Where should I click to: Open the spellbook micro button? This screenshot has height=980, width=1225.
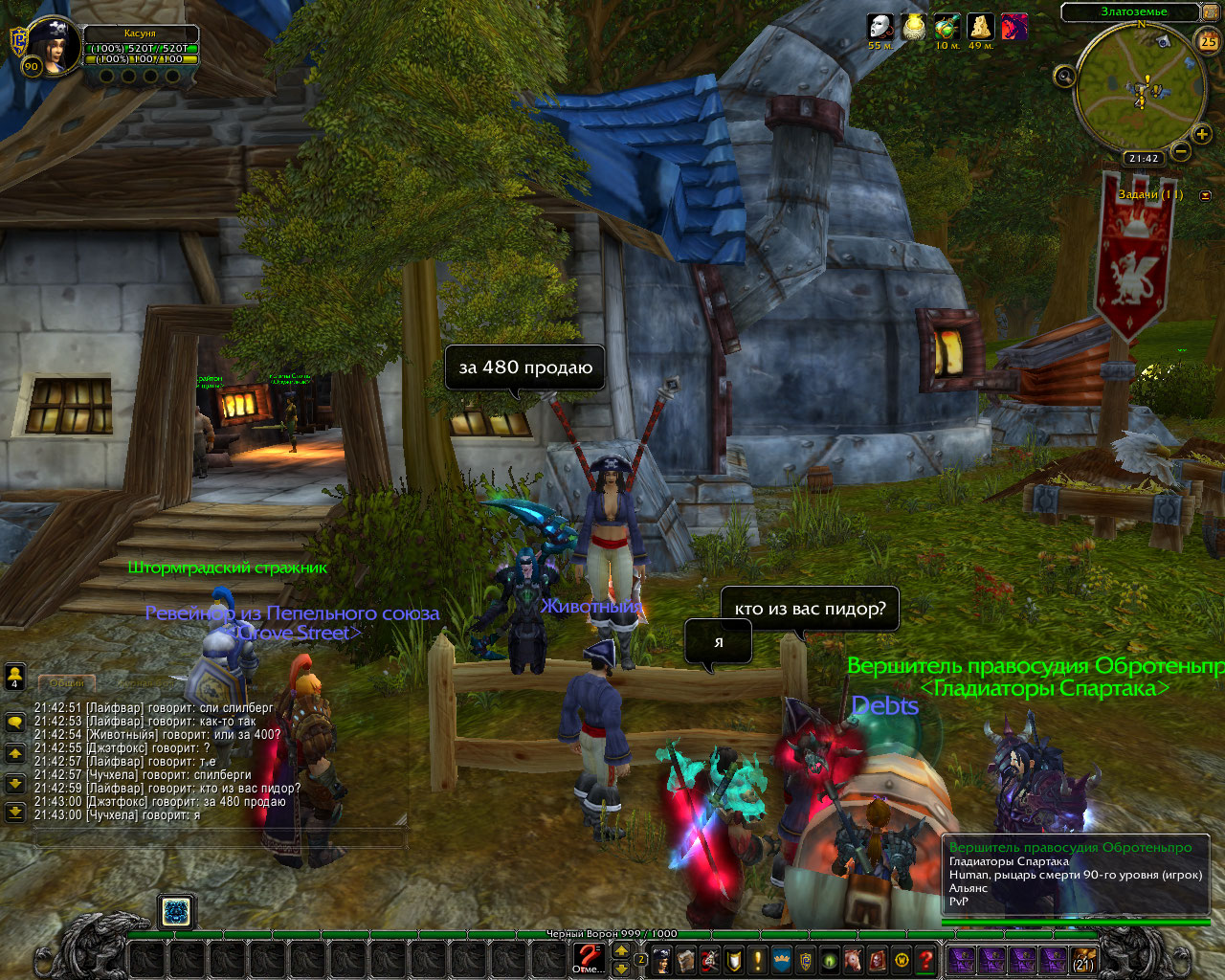(x=685, y=959)
